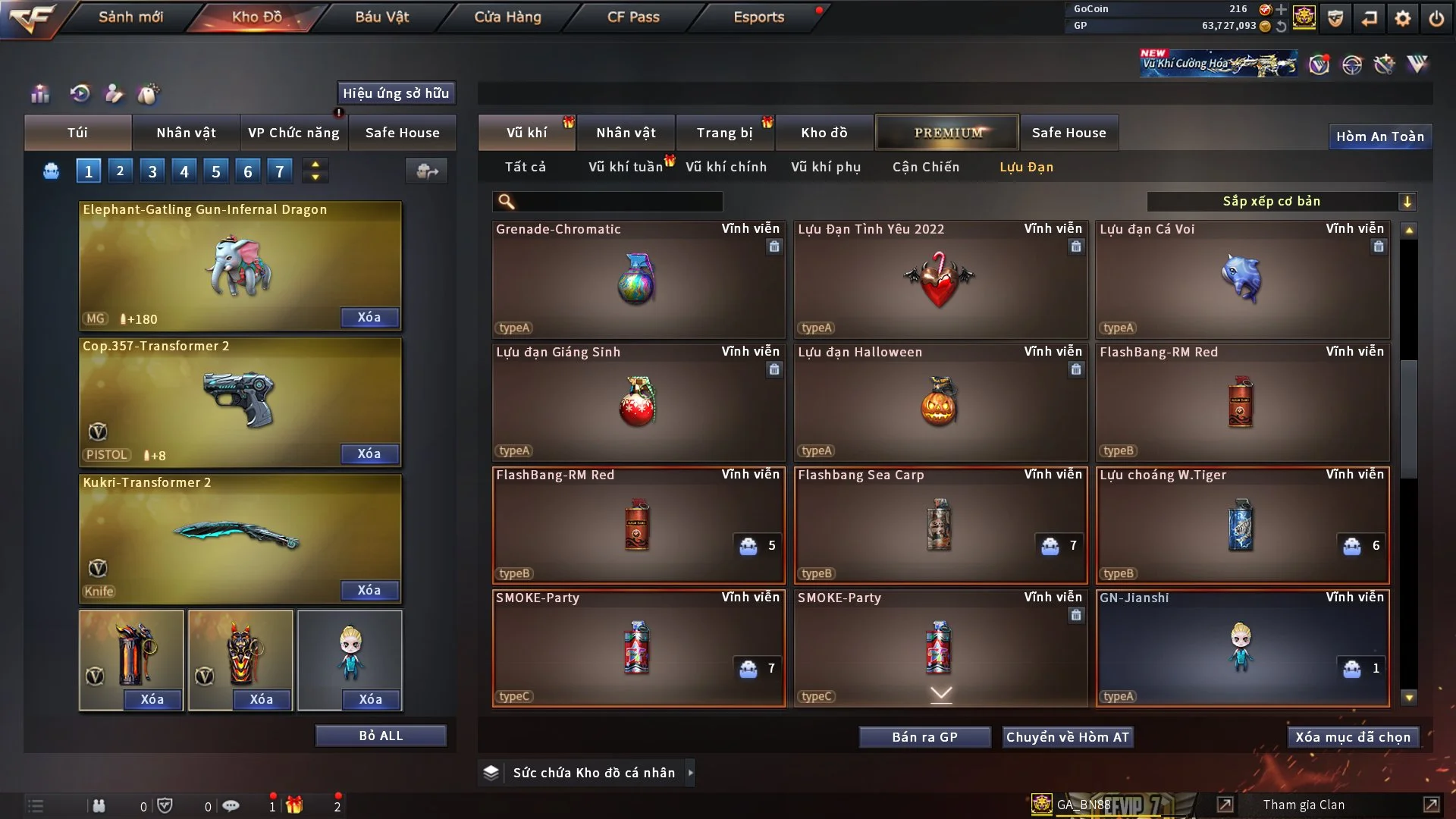Image resolution: width=1456 pixels, height=819 pixels.
Task: Open the Cửa Hàng shop menu
Action: click(x=507, y=17)
